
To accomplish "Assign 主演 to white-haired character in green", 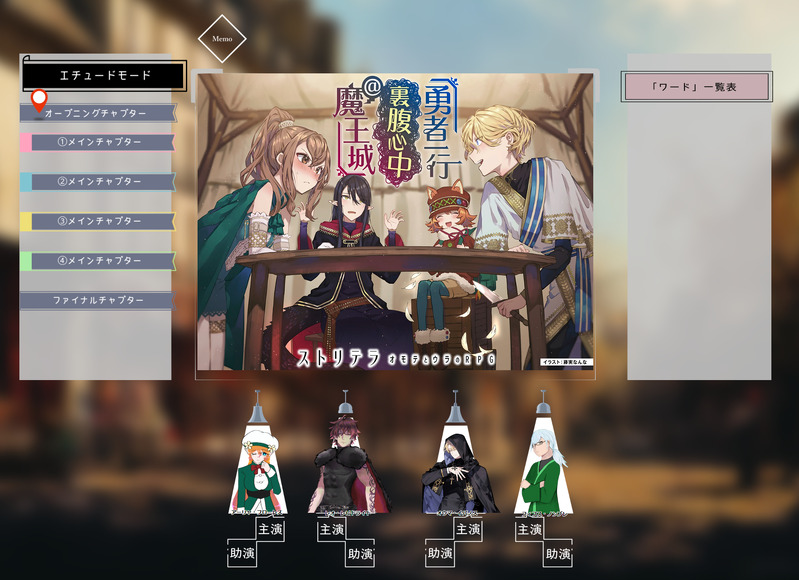I will (530, 529).
